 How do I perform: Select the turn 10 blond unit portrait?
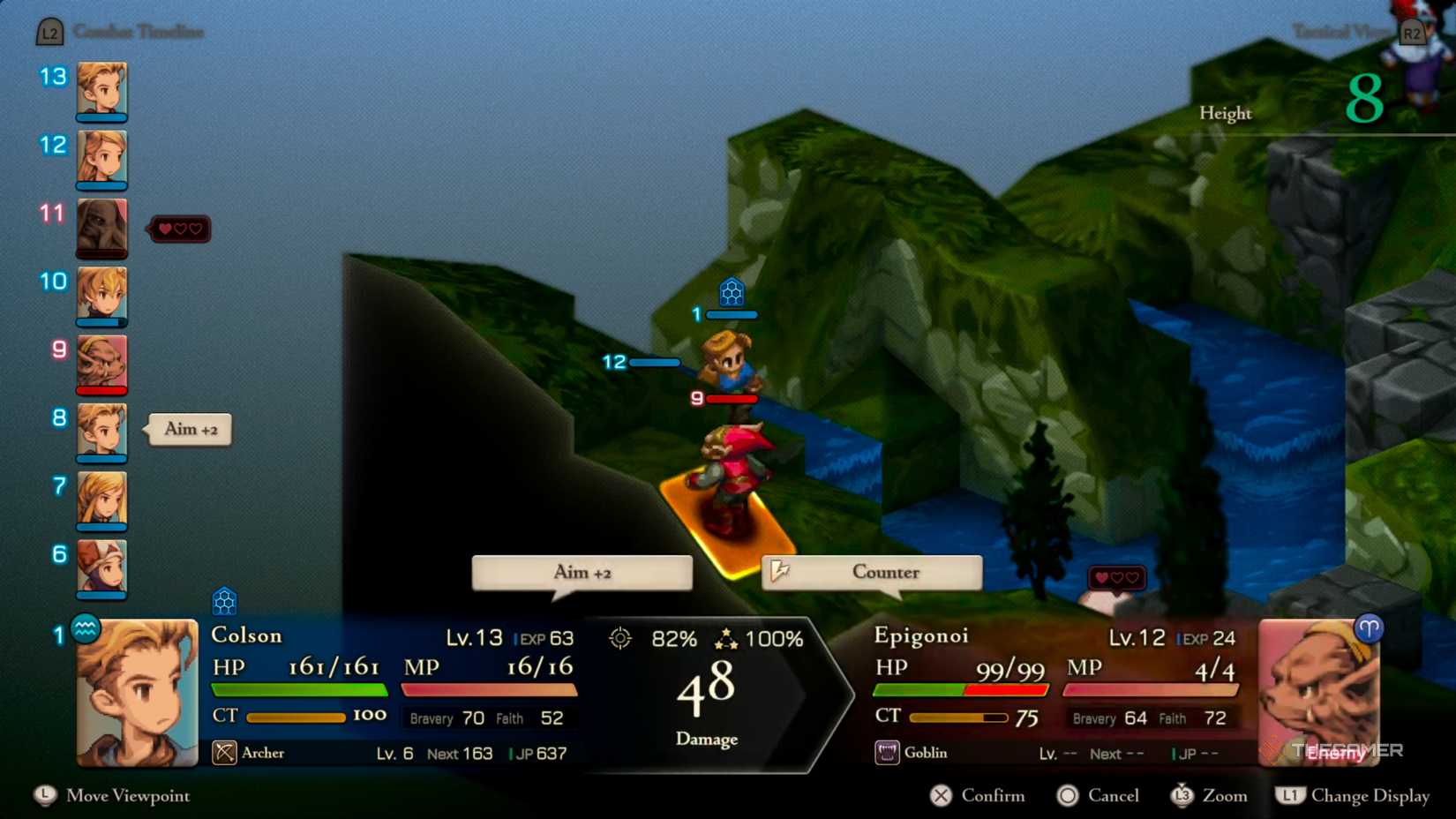point(101,296)
